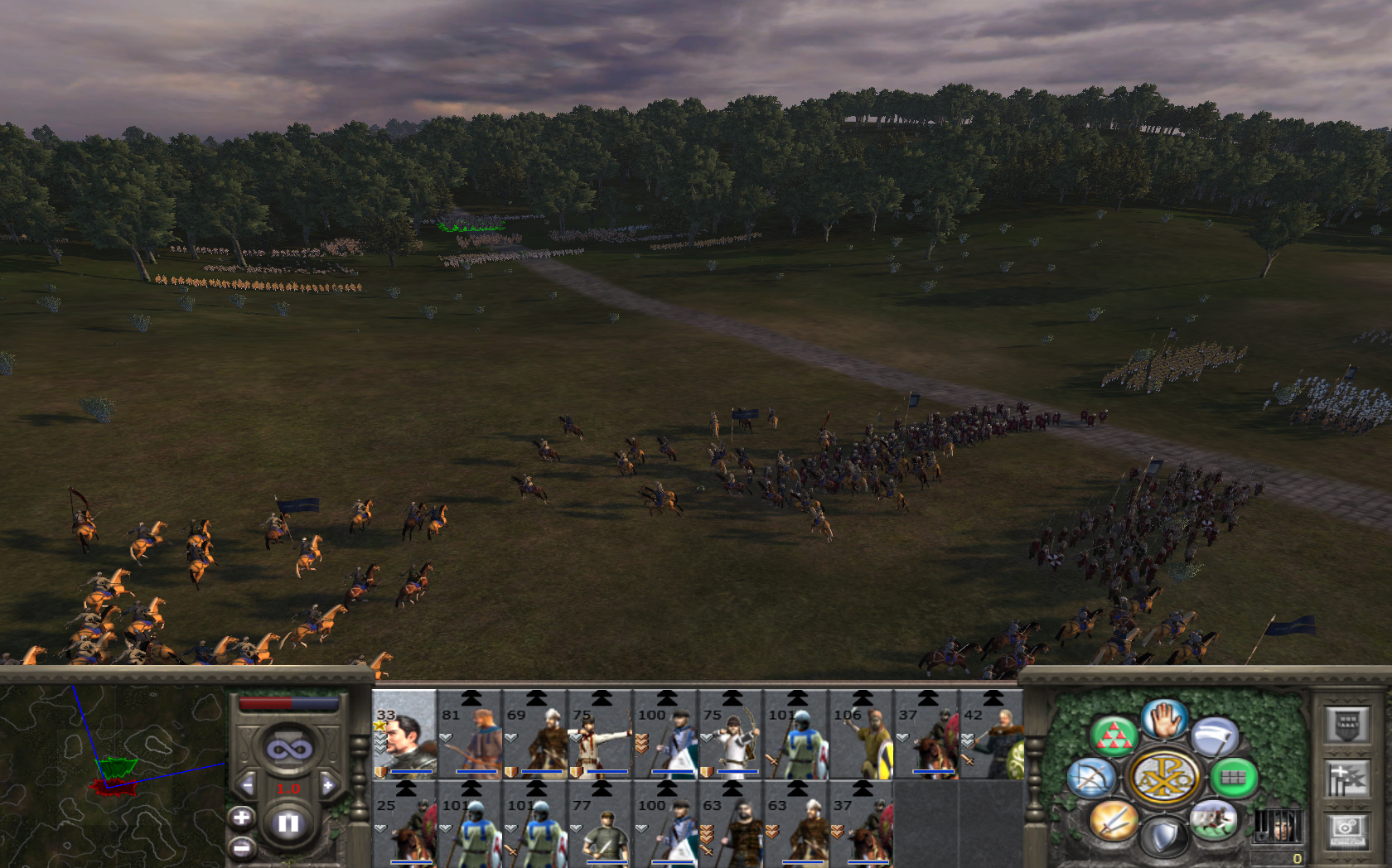The image size is (1392, 868).
Task: Select the 77-man peasant unit card
Action: pyautogui.click(x=601, y=825)
